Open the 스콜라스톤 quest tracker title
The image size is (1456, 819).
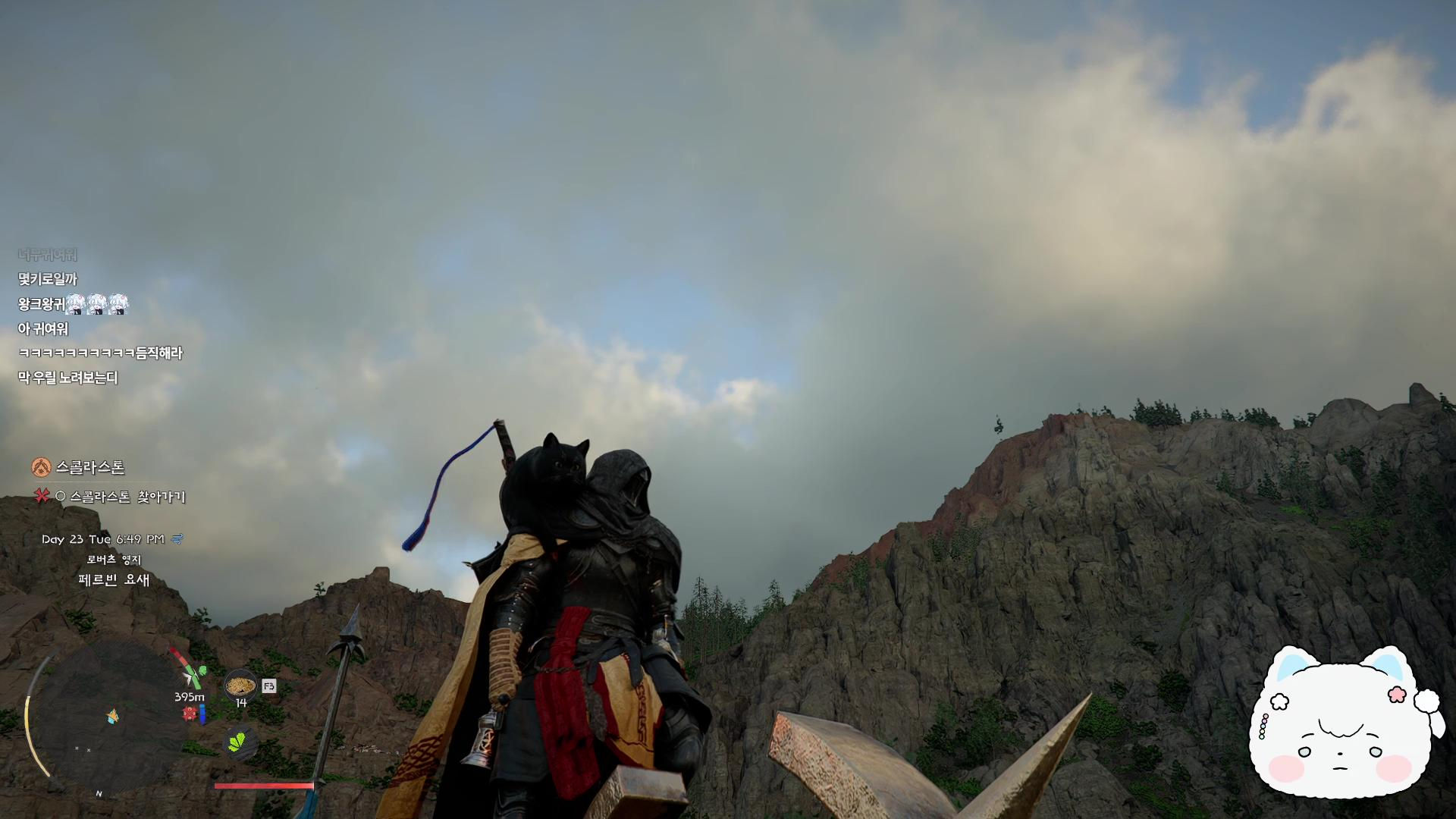(89, 467)
